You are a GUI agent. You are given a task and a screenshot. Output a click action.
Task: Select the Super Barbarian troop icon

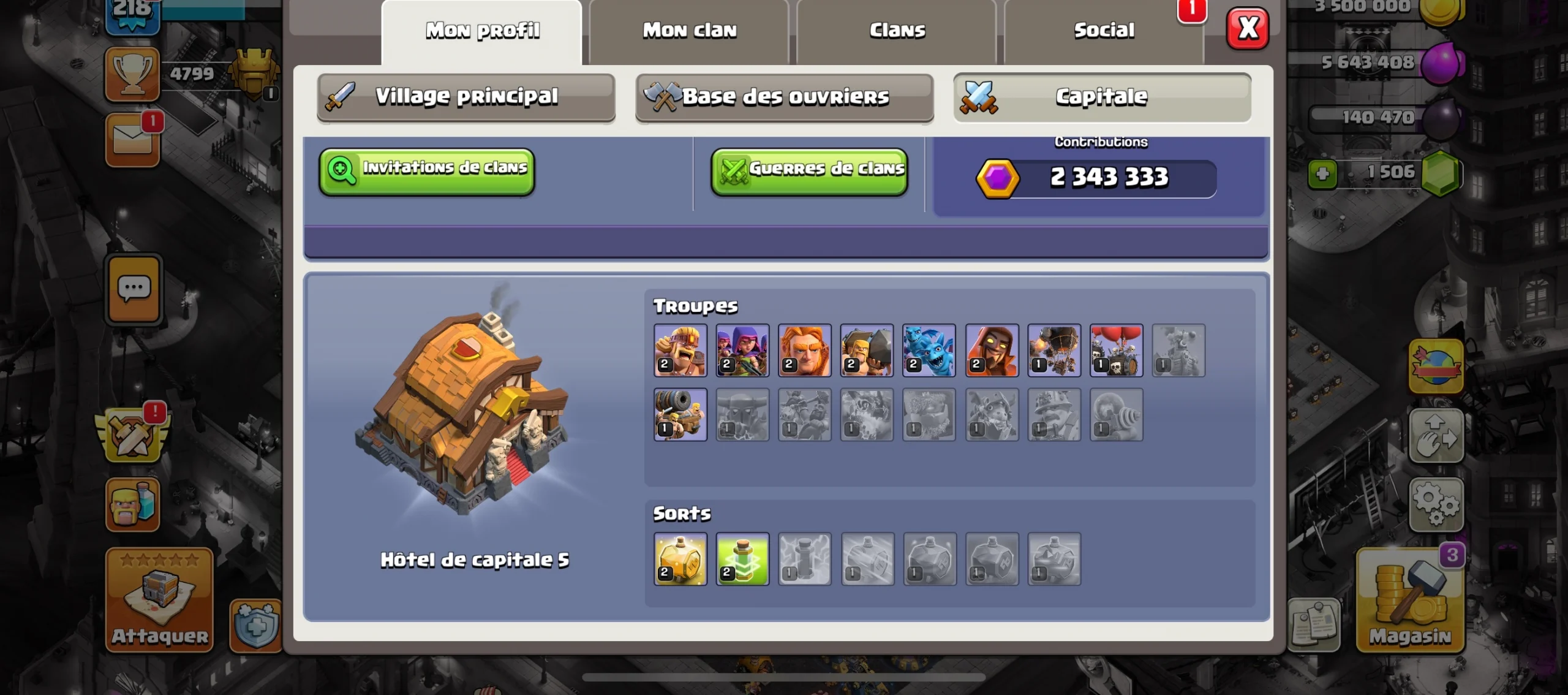tap(680, 350)
